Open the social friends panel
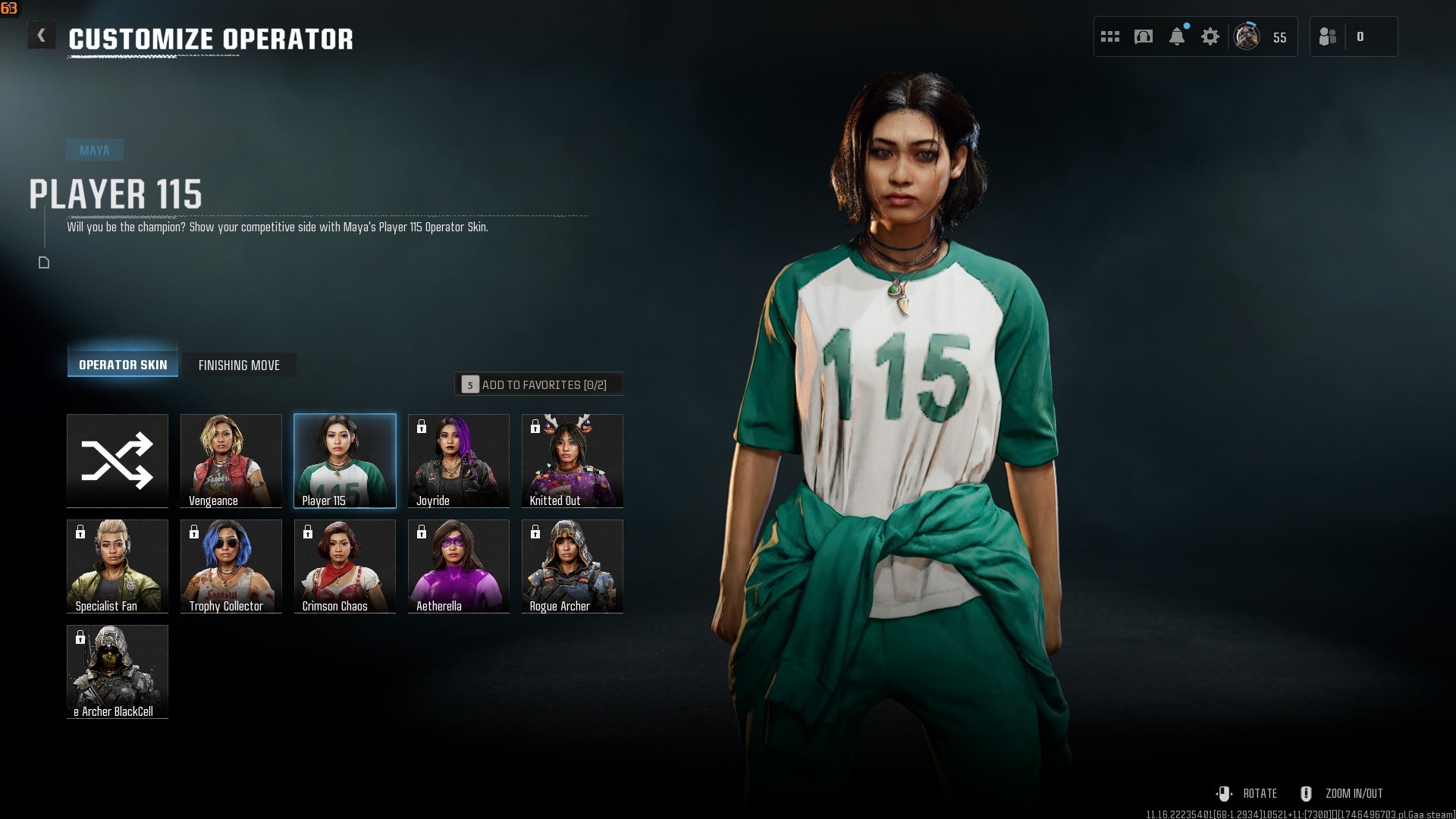Viewport: 1456px width, 819px height. 1328,36
